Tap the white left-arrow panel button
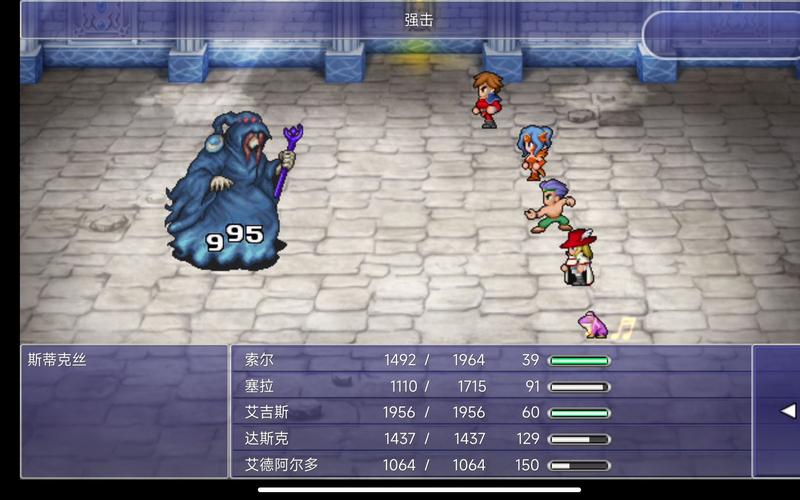Image resolution: width=800 pixels, height=500 pixels. click(786, 411)
